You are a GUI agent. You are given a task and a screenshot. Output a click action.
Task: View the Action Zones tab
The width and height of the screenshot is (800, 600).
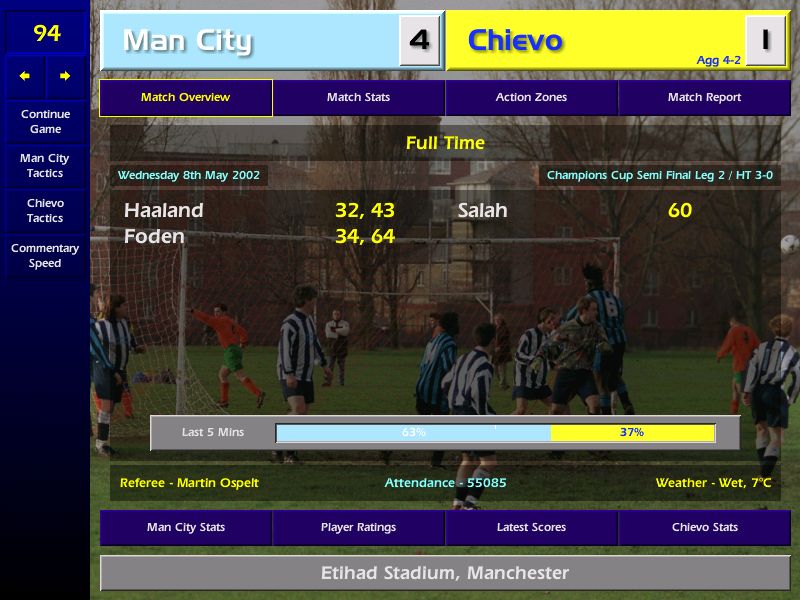point(531,98)
